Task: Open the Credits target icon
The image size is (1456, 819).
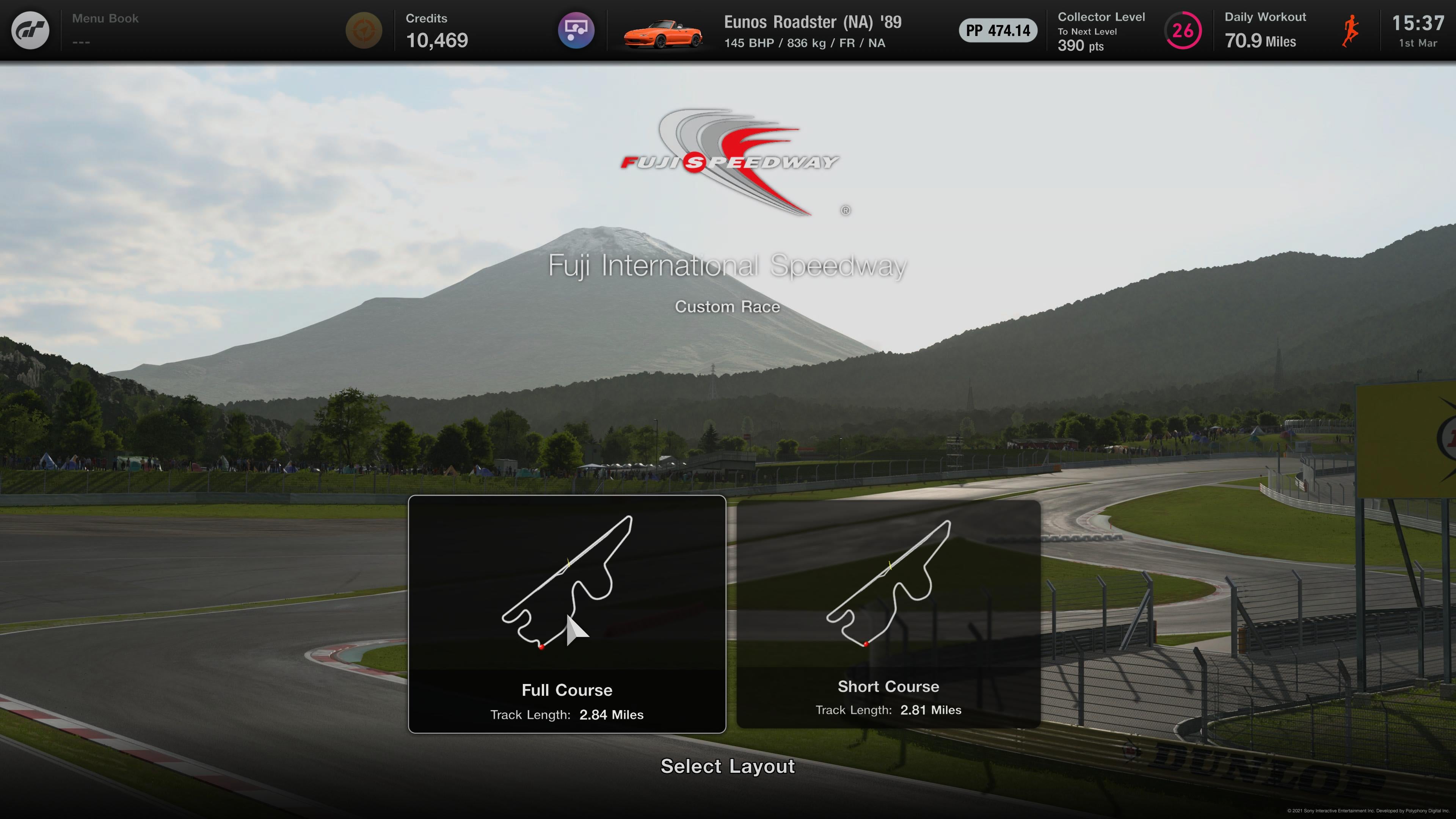Action: click(x=364, y=30)
